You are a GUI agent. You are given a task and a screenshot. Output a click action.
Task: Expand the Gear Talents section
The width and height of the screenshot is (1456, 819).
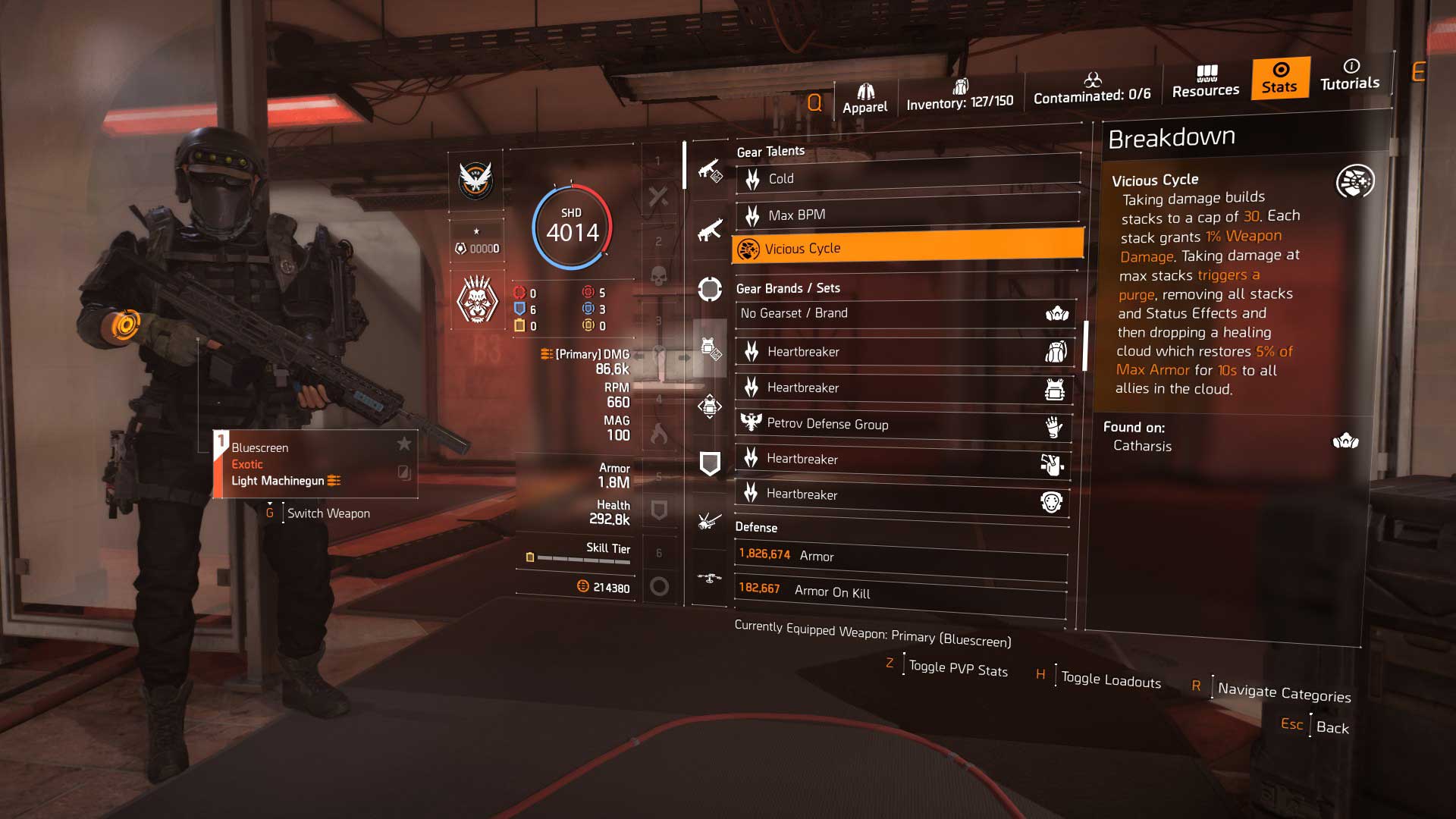[770, 150]
